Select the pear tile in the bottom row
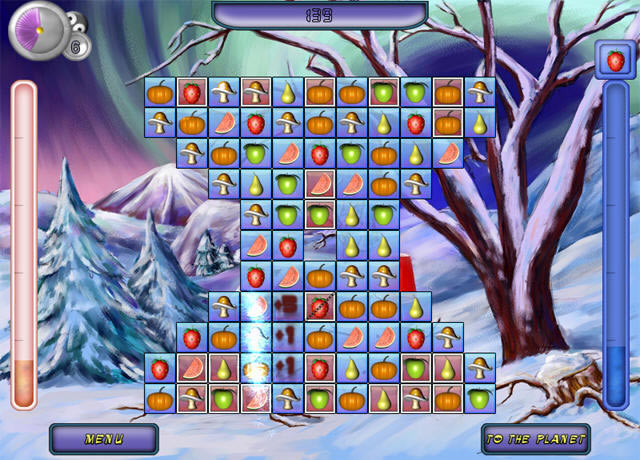Screen dimensions: 640x460 click(383, 399)
